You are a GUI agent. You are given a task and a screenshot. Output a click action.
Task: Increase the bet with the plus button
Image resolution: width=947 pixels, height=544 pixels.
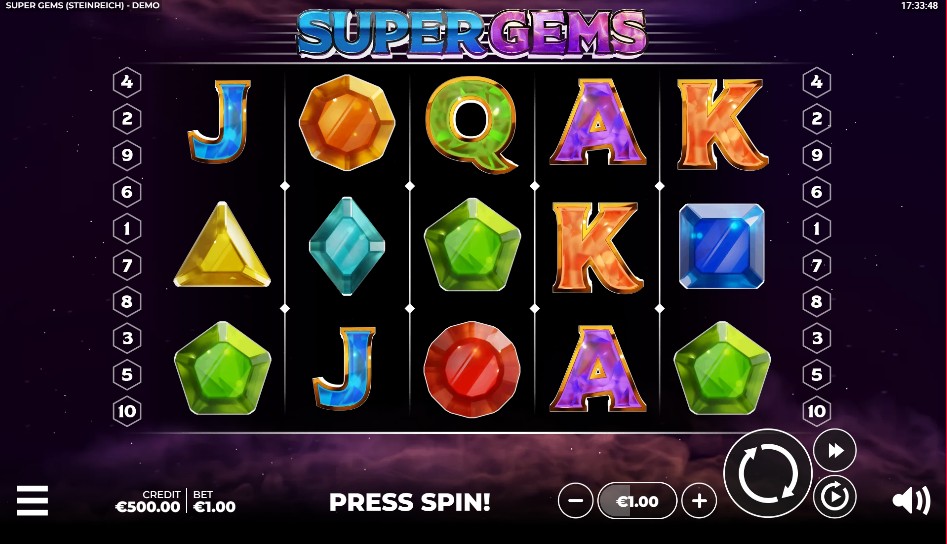coord(699,500)
